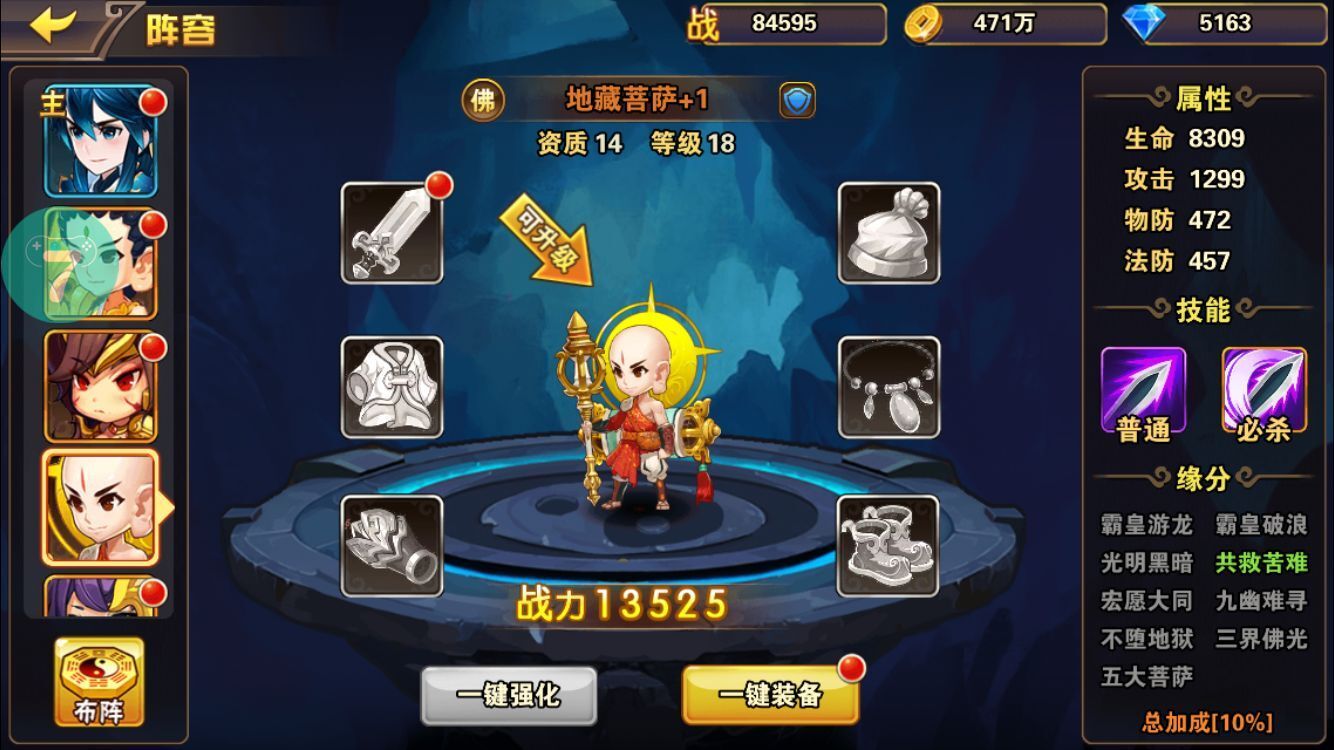The width and height of the screenshot is (1334, 750).
Task: Open the gauntlet equipment slot
Action: point(392,546)
